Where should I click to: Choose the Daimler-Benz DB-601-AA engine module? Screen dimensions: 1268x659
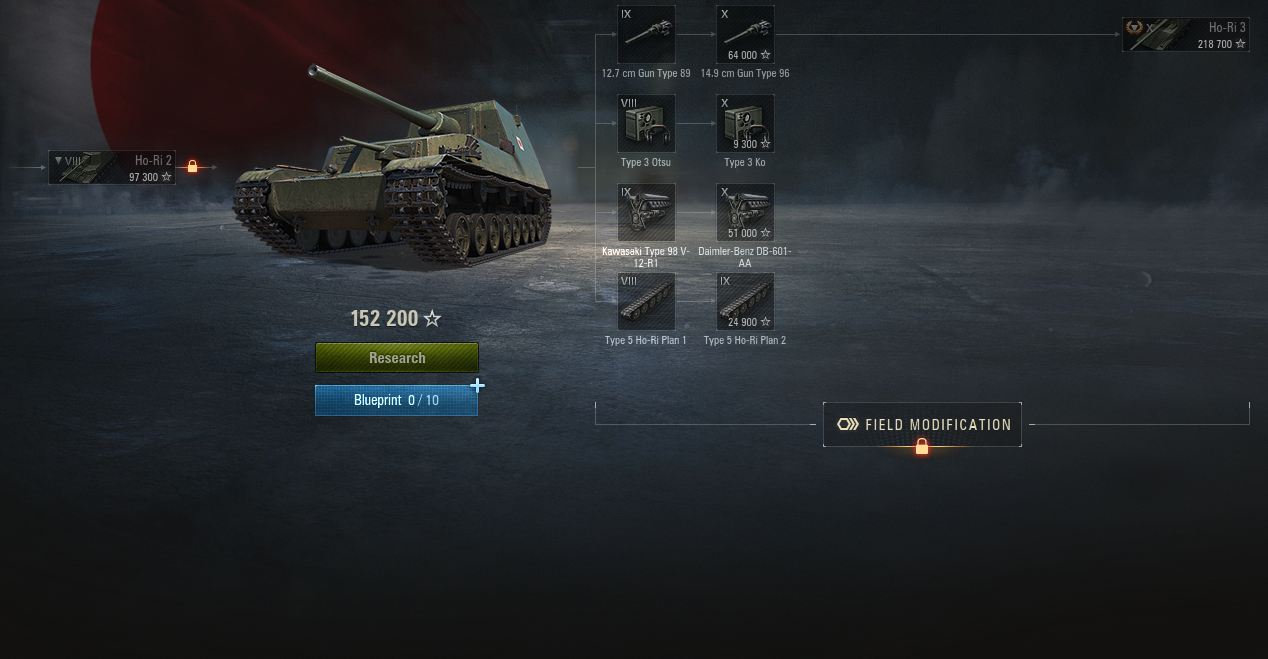[x=745, y=212]
